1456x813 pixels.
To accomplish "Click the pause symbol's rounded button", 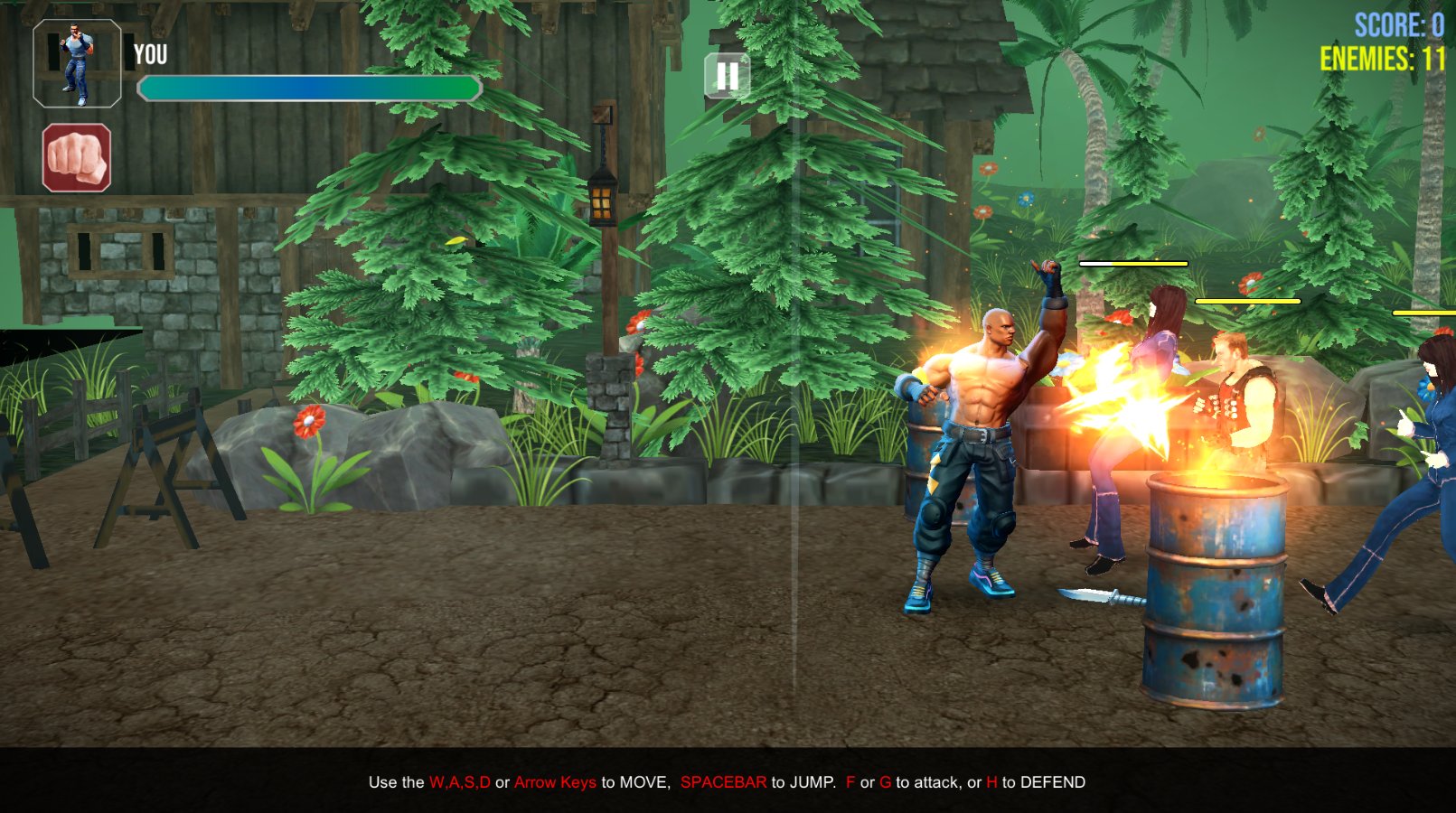I will (726, 76).
